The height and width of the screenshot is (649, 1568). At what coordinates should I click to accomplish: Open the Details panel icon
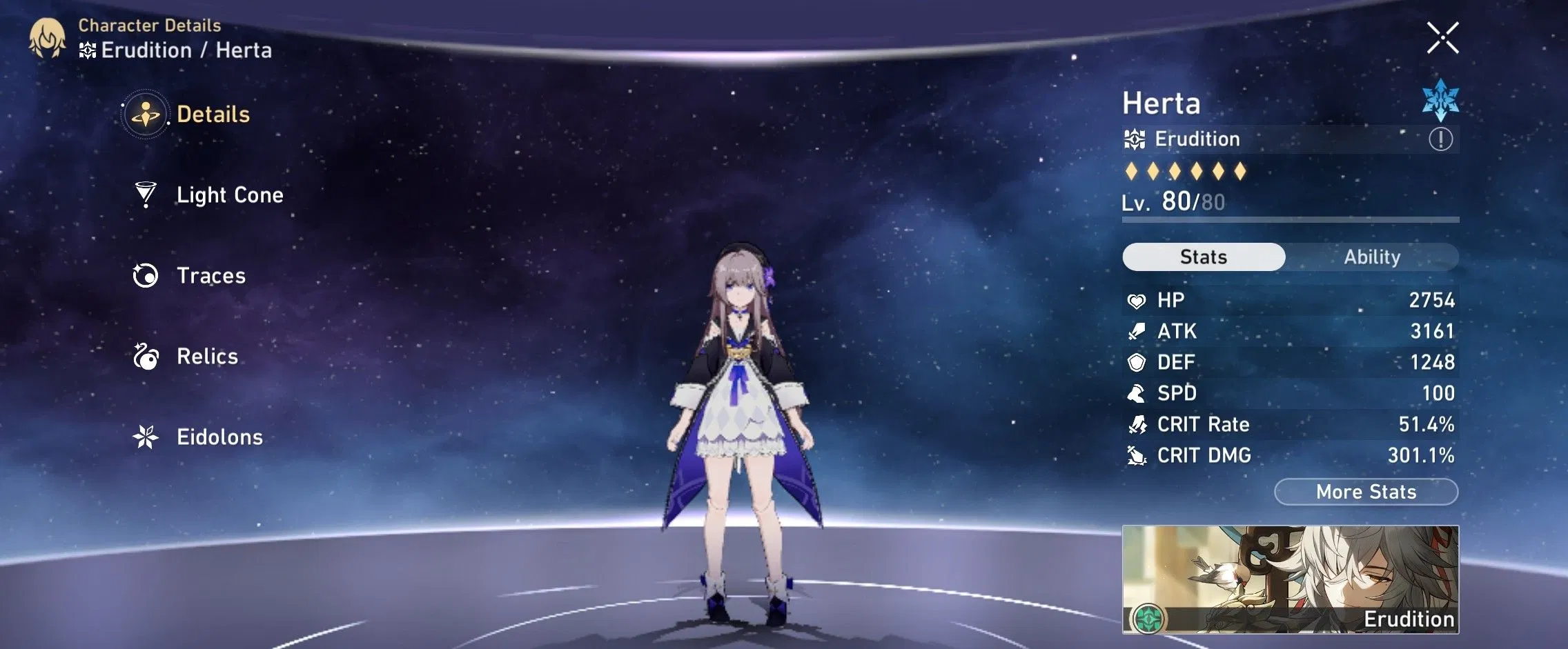coord(147,114)
